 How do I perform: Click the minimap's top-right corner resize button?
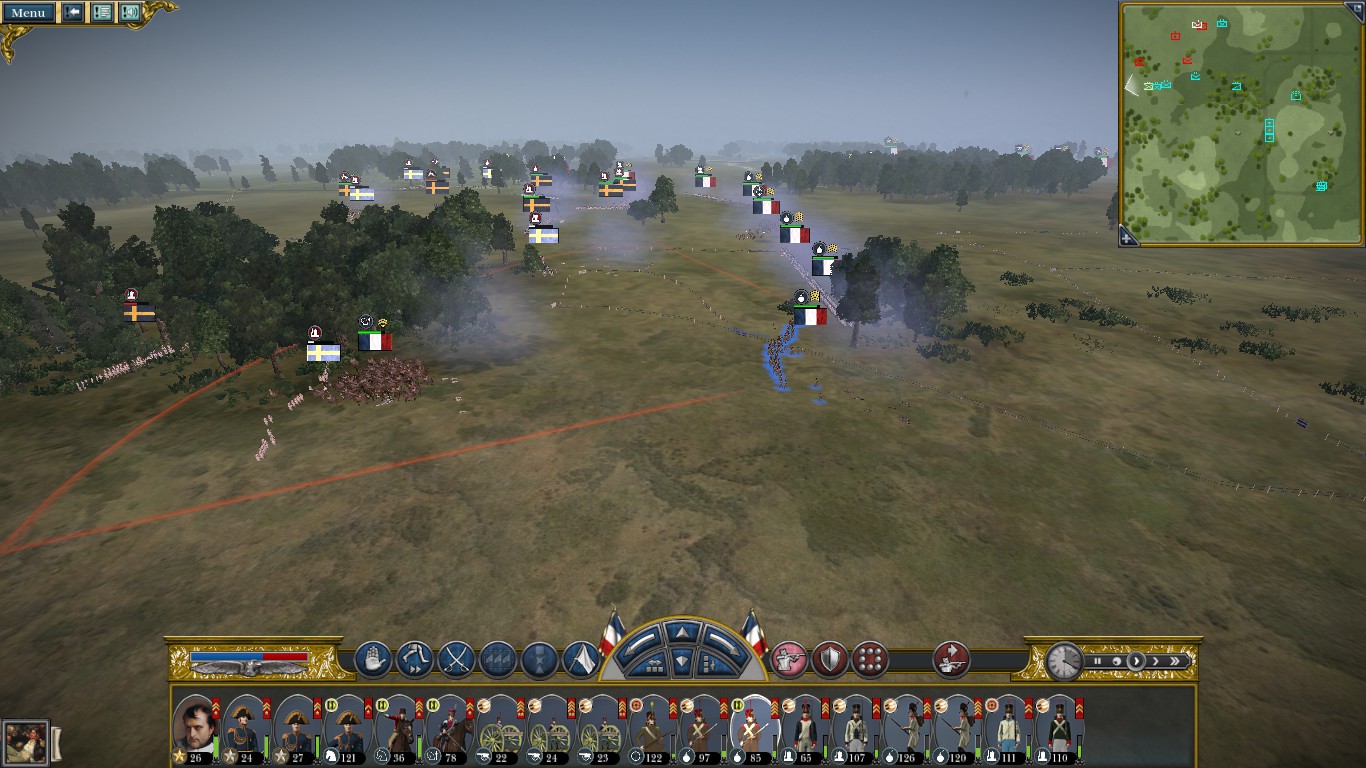pyautogui.click(x=1357, y=8)
